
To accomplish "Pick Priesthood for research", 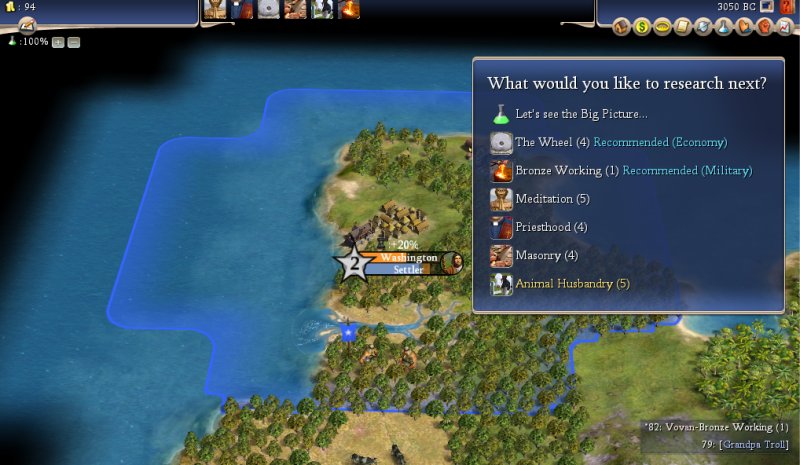I will pyautogui.click(x=550, y=227).
